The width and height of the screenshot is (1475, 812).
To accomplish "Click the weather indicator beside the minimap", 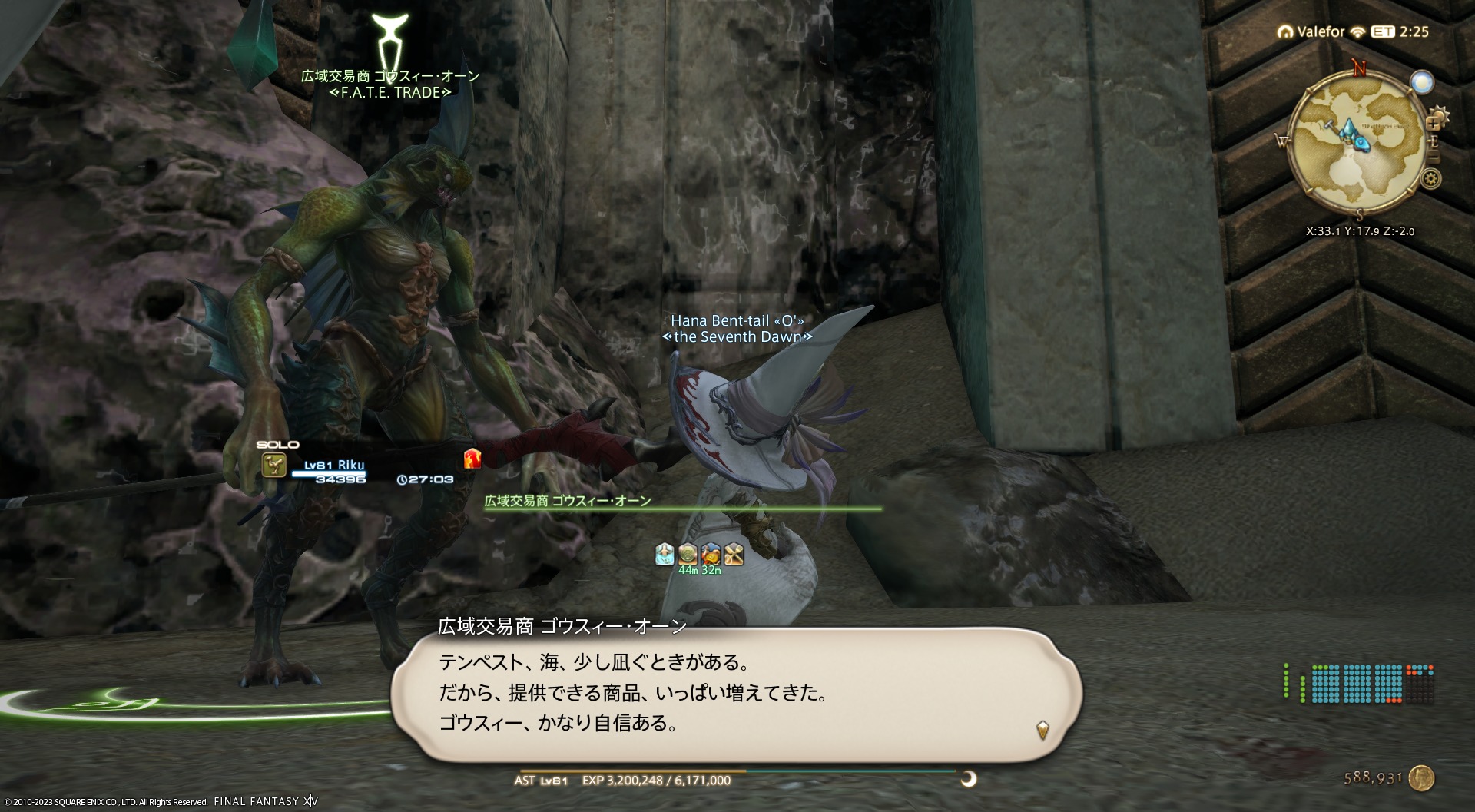I will tap(1423, 82).
